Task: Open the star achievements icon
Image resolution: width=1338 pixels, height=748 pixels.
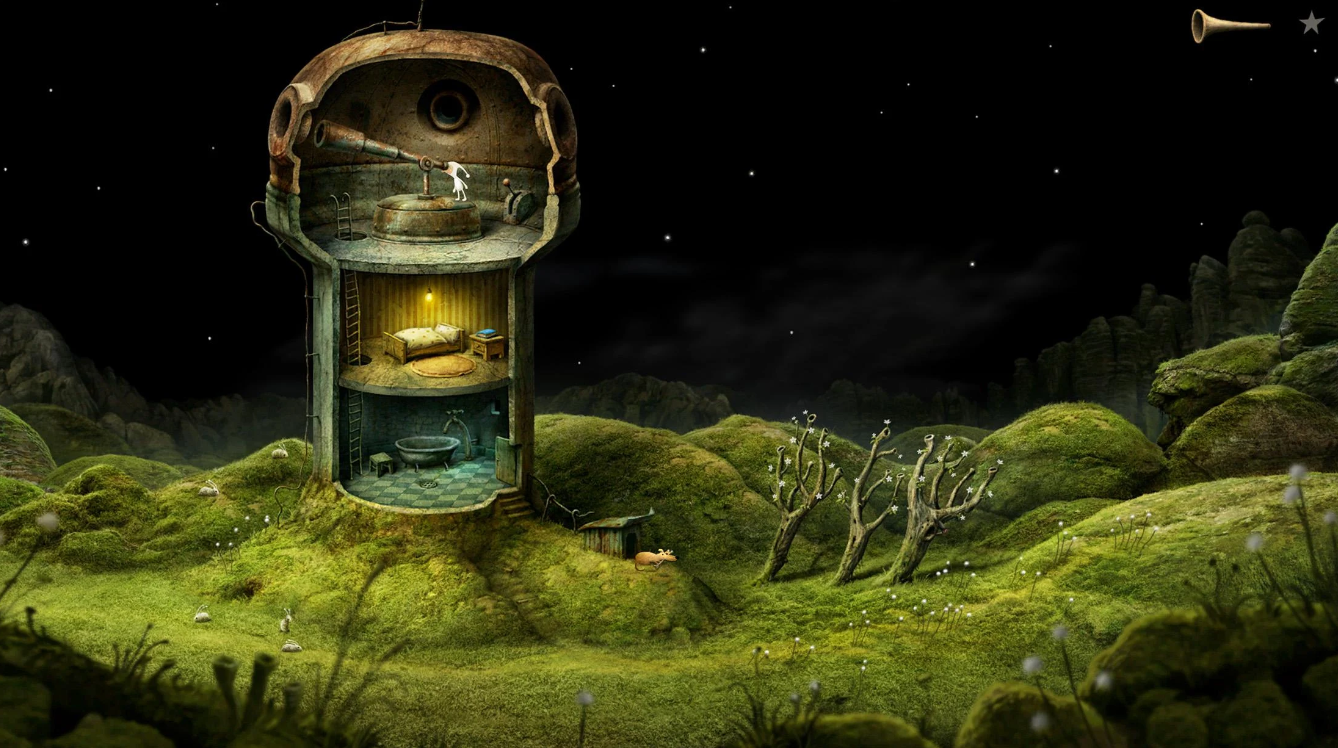Action: point(1311,22)
